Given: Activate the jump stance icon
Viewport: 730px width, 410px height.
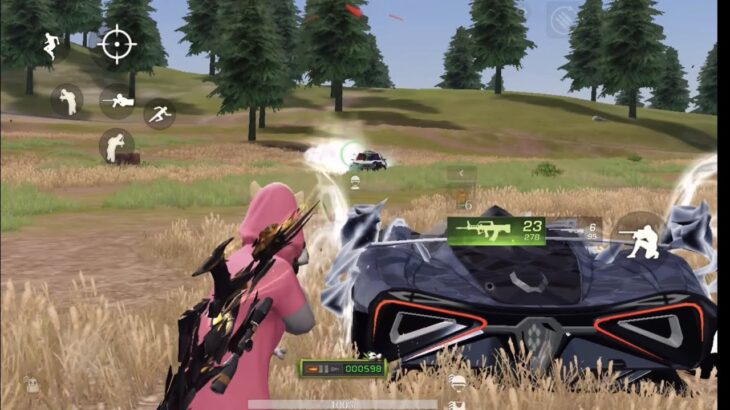Looking at the screenshot, I should [51, 45].
